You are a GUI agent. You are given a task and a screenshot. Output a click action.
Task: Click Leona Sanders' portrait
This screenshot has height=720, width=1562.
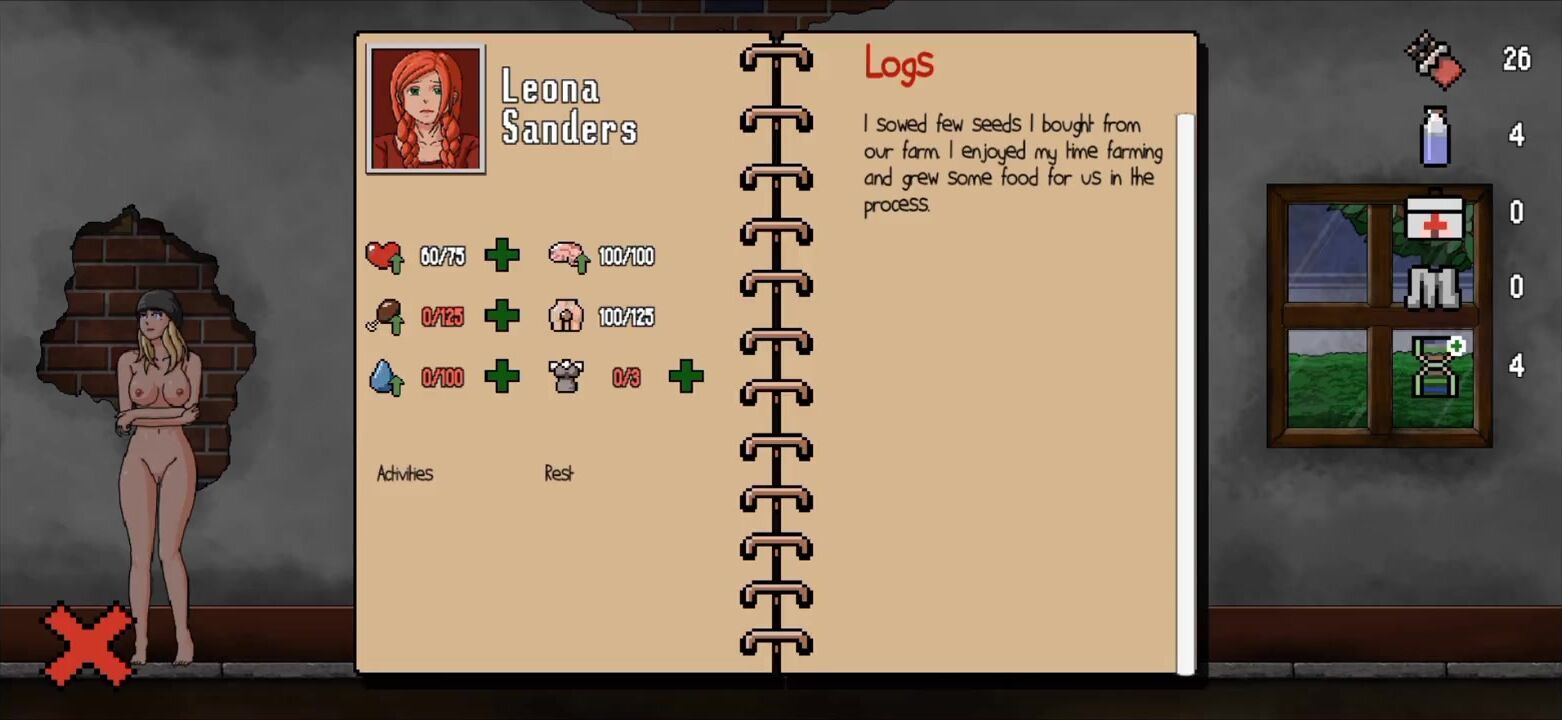[x=426, y=108]
